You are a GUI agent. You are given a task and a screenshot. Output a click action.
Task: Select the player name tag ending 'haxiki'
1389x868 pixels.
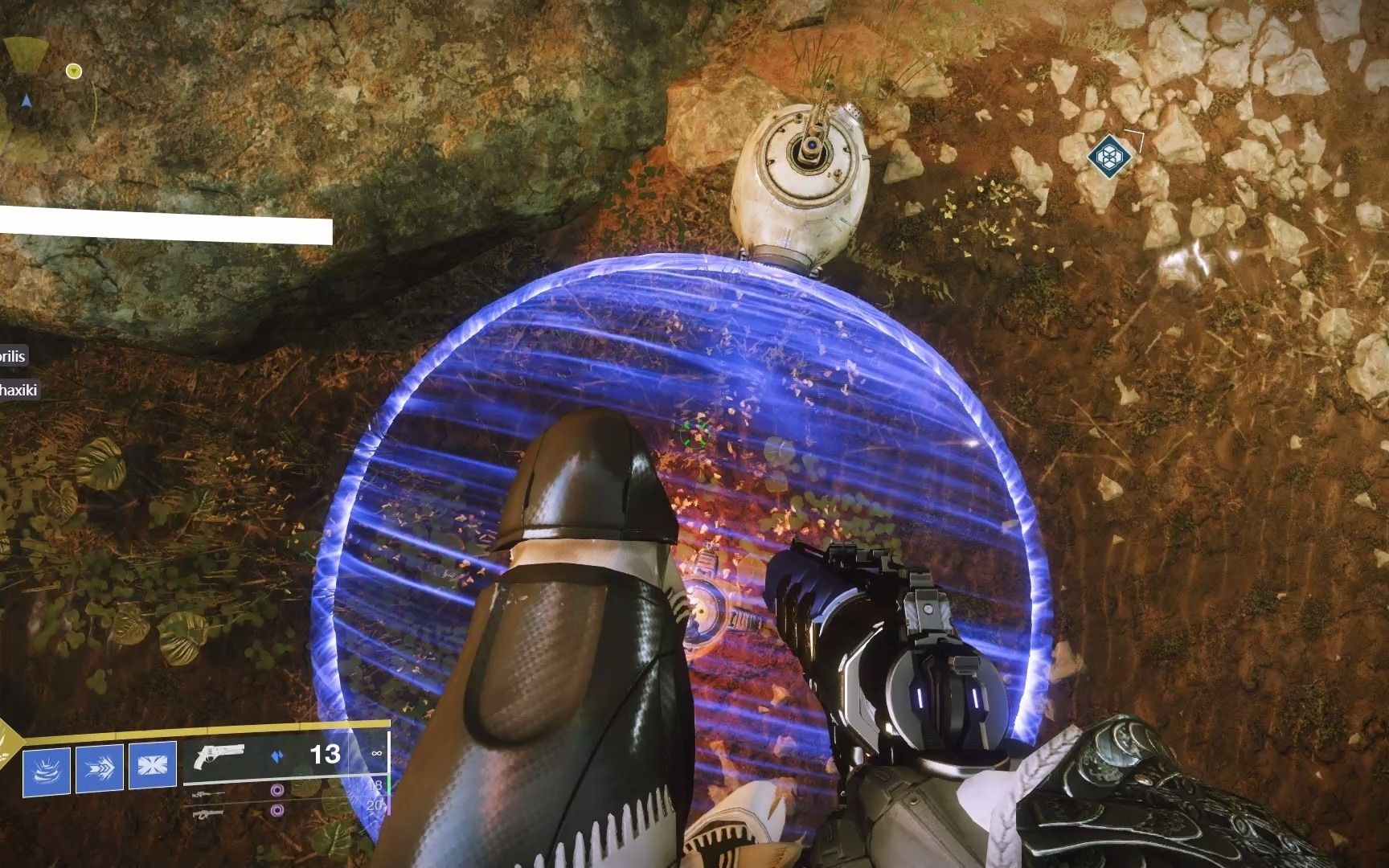(19, 390)
